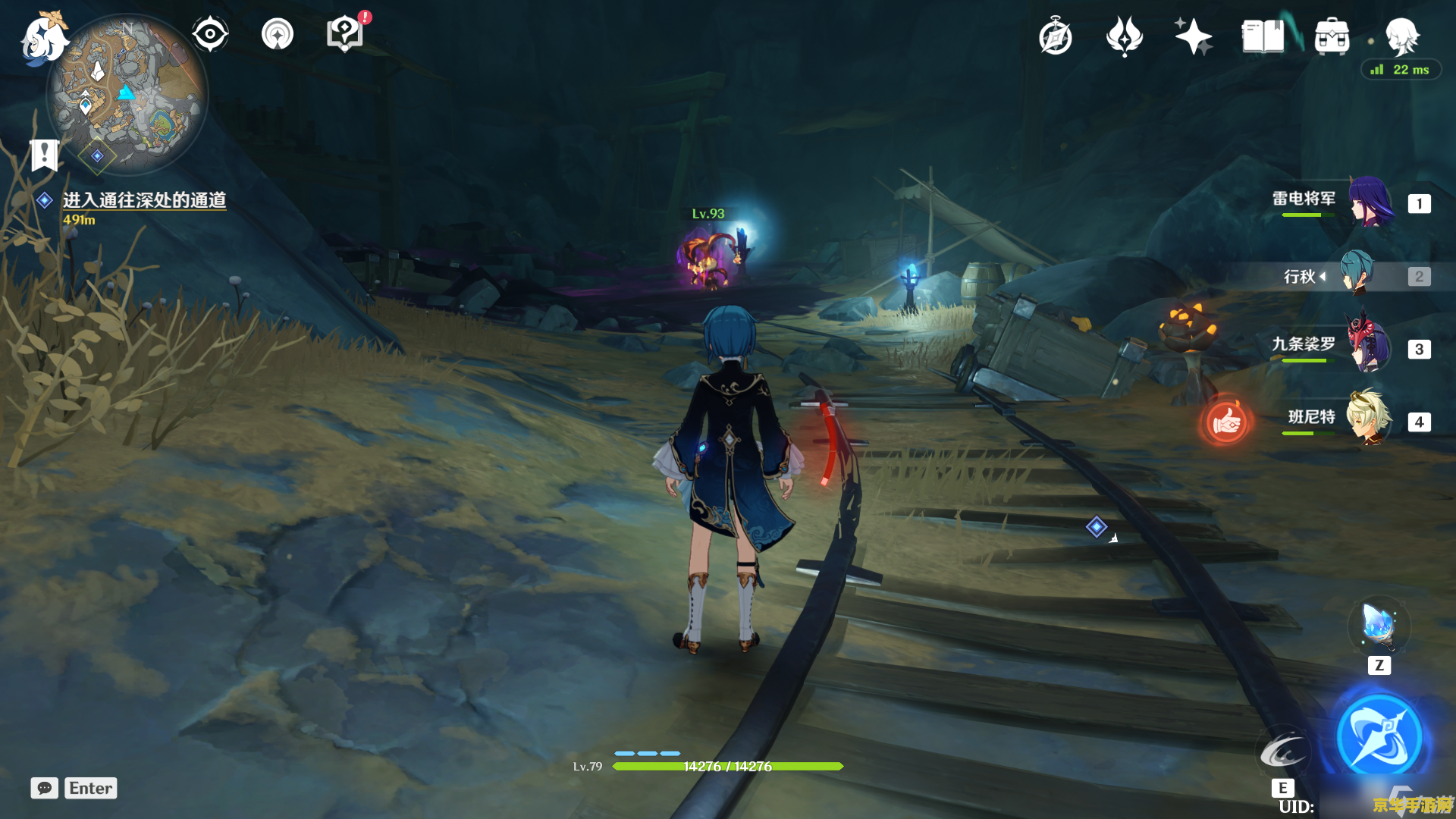Open the adventurer handbook compass icon
This screenshot has width=1456, height=819.
1055,36
